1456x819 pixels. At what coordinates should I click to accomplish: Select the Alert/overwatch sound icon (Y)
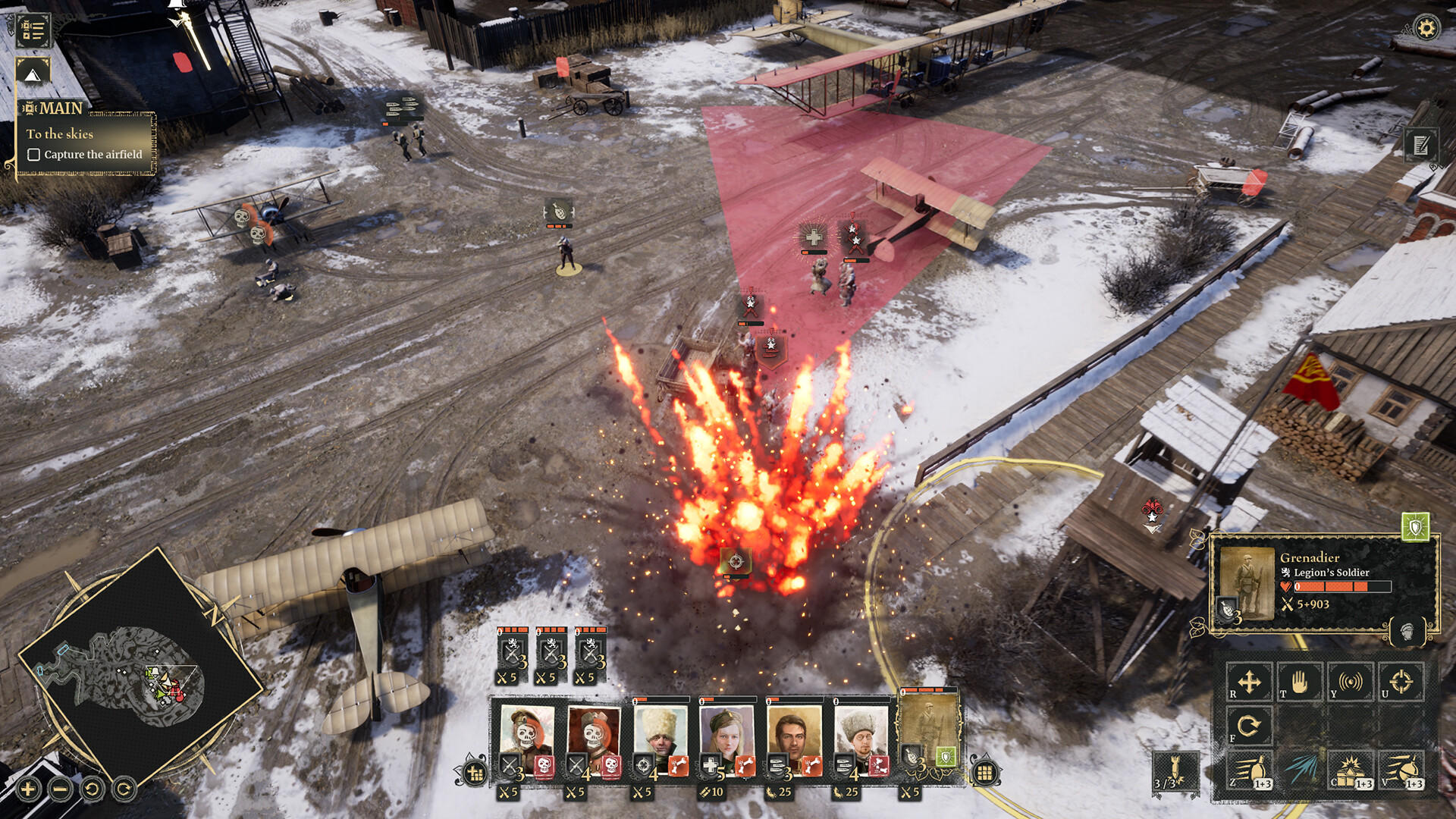coord(1350,681)
